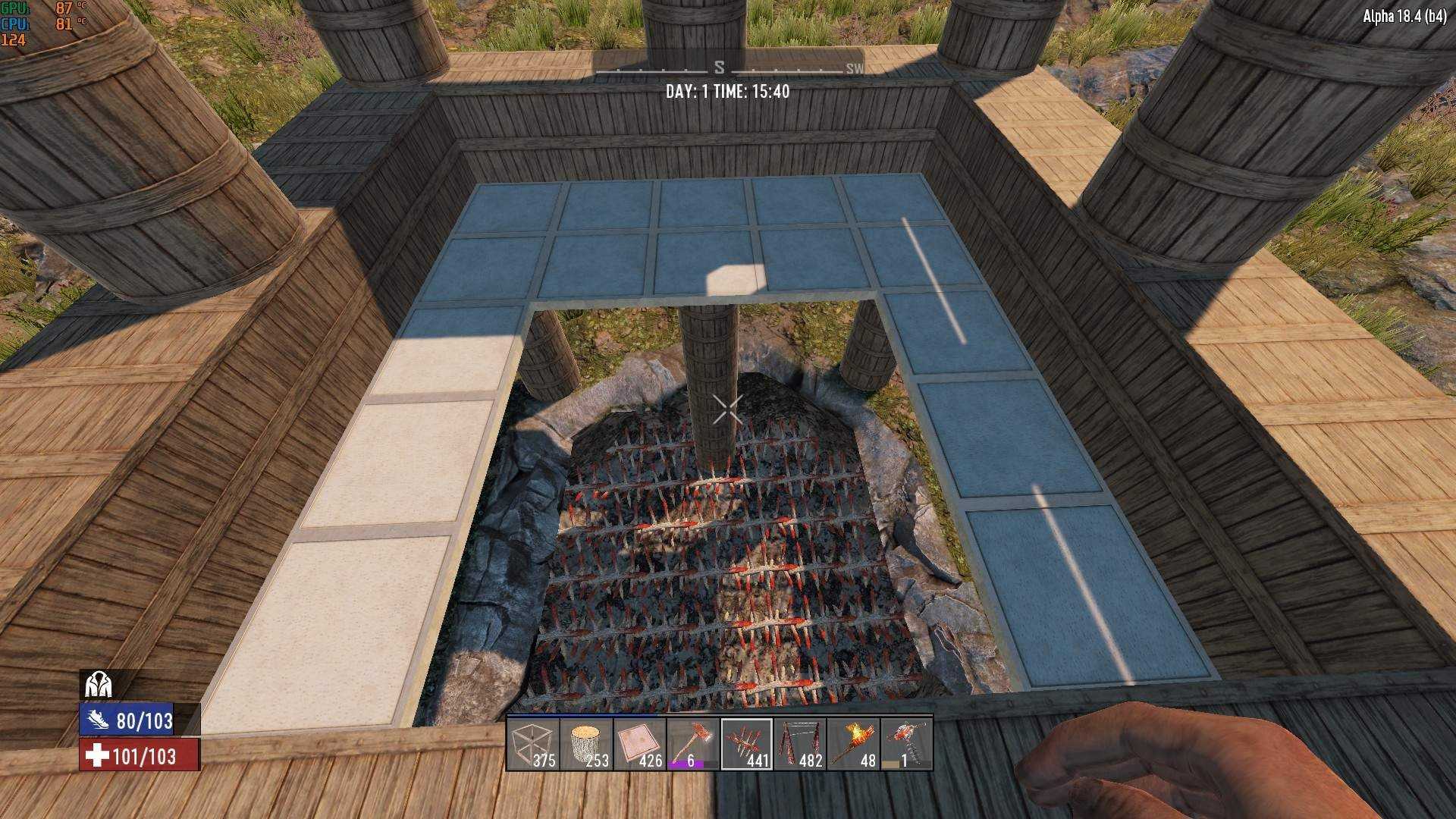Image resolution: width=1456 pixels, height=819 pixels.
Task: Click the compass bar heading strip
Action: (728, 68)
